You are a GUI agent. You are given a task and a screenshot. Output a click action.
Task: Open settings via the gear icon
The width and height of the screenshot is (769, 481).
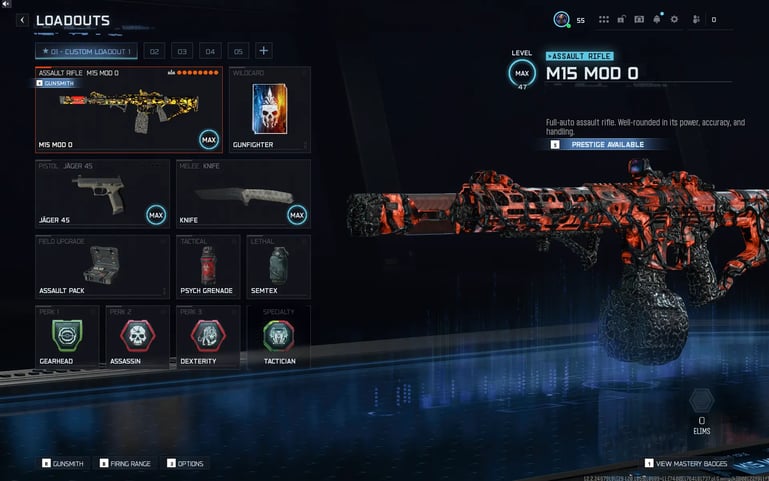[674, 19]
